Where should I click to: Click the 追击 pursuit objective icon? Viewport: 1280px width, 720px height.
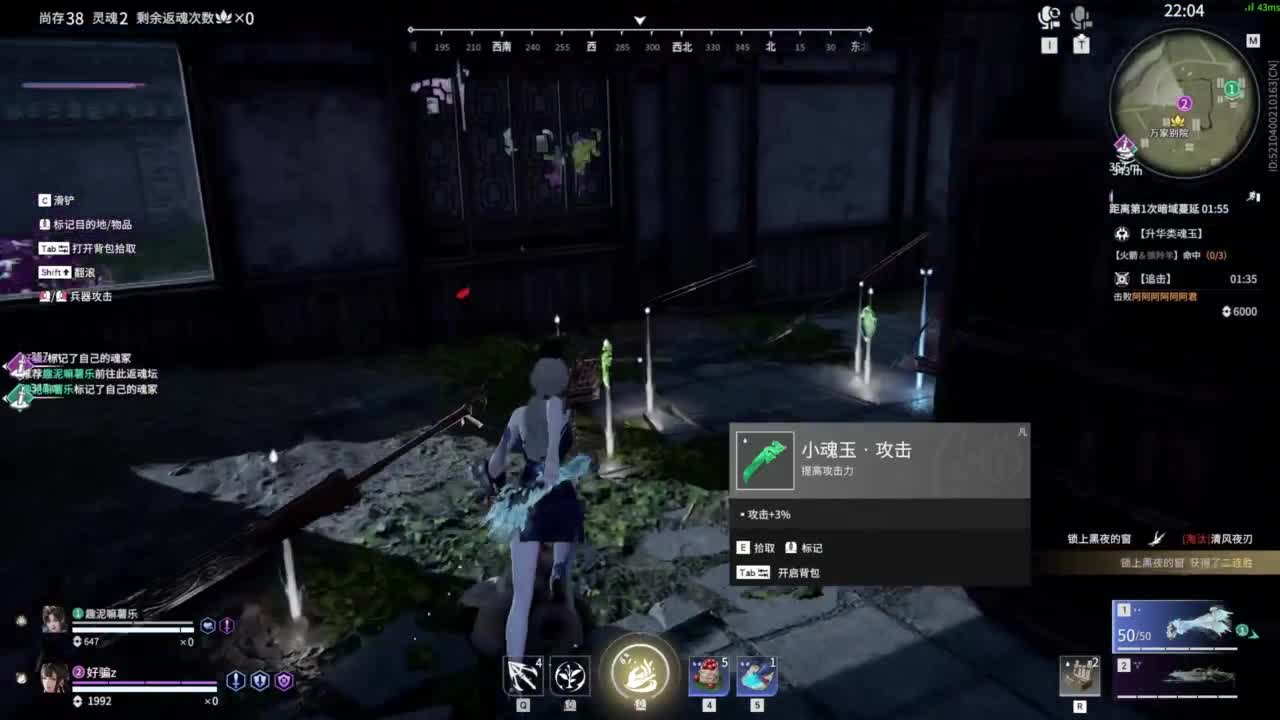pyautogui.click(x=1121, y=279)
